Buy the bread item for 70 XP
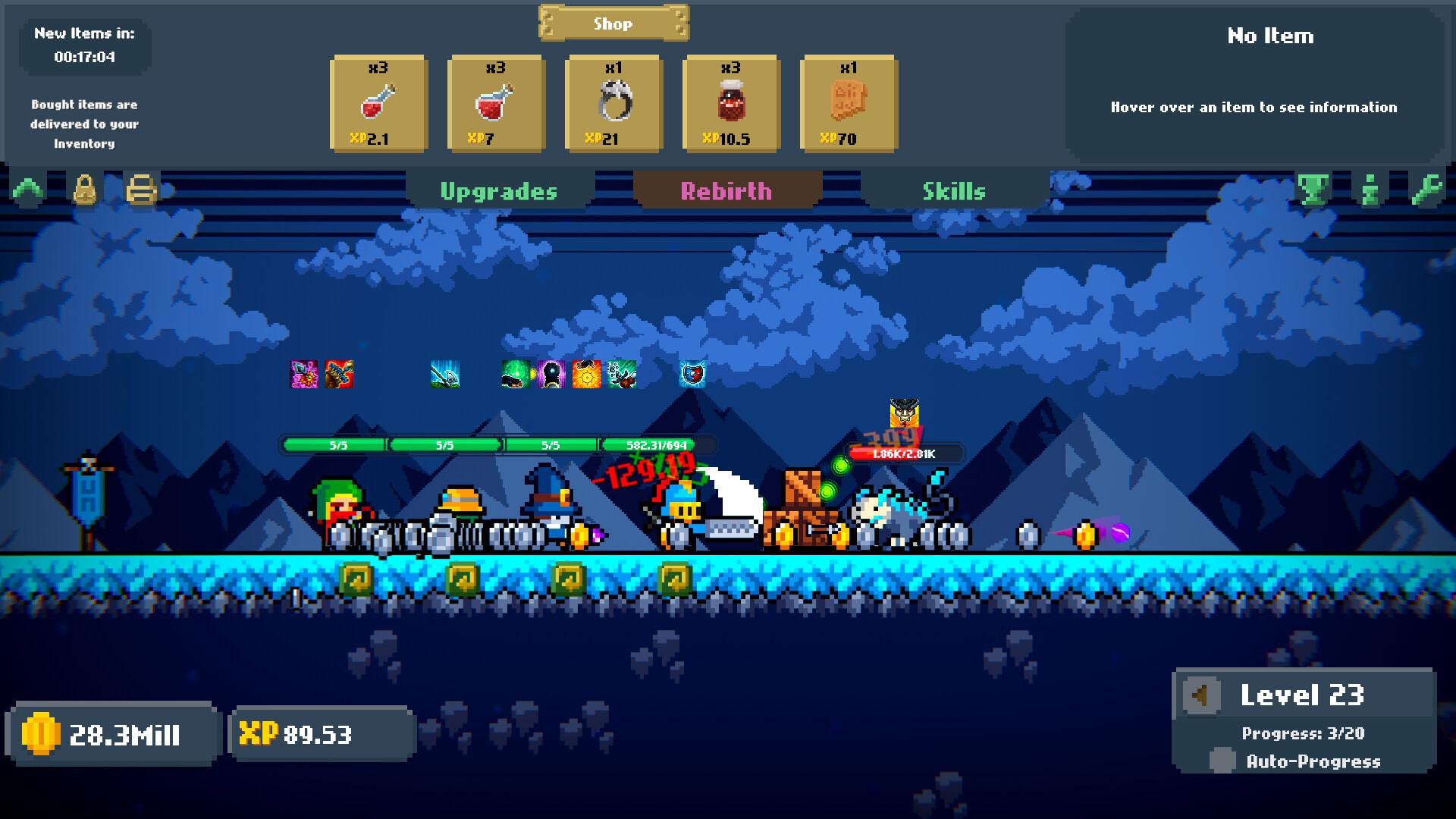 pos(849,103)
